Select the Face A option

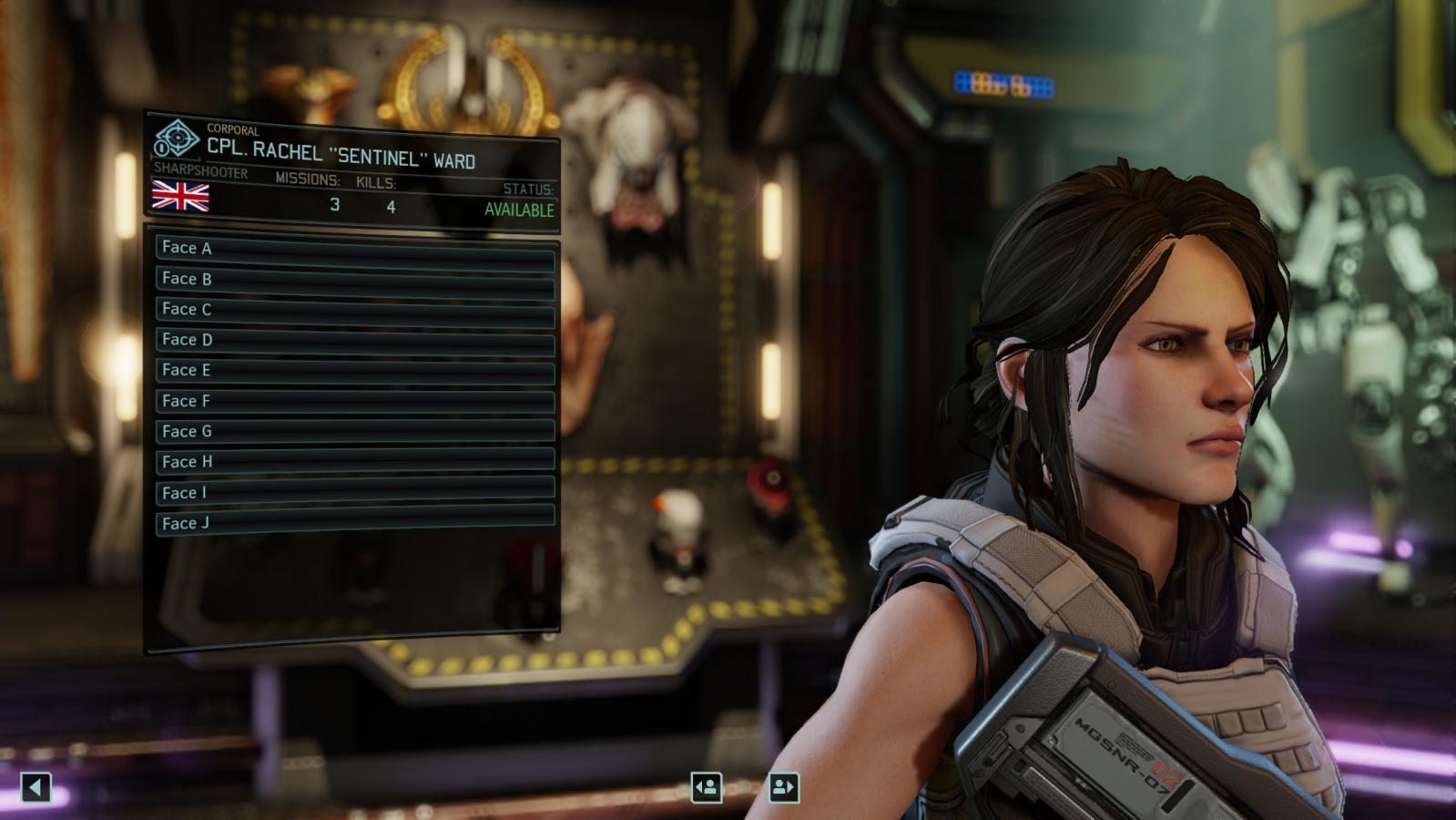pyautogui.click(x=355, y=248)
